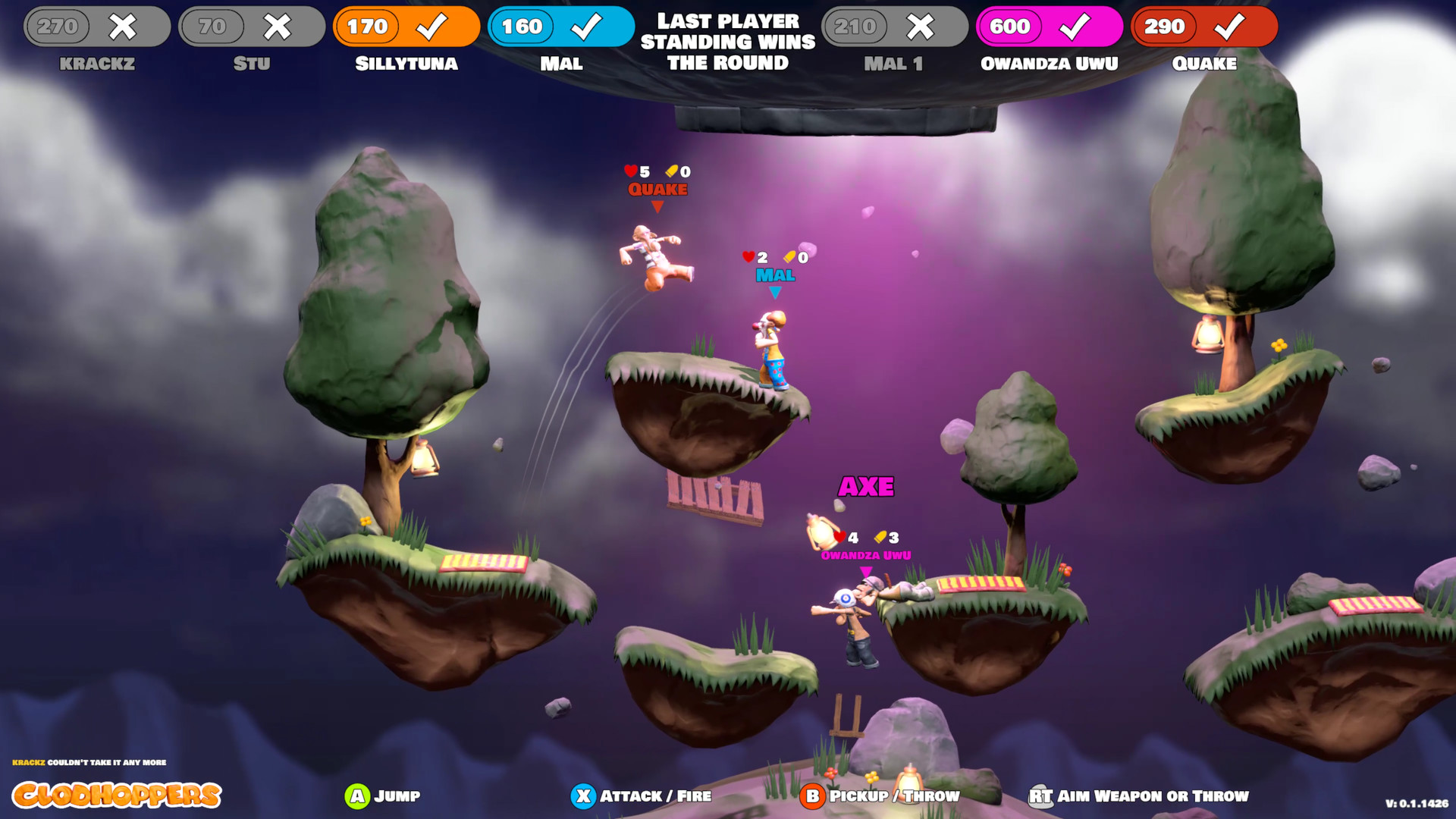Click the pink AXE pickup label
This screenshot has height=819, width=1456.
click(x=867, y=485)
